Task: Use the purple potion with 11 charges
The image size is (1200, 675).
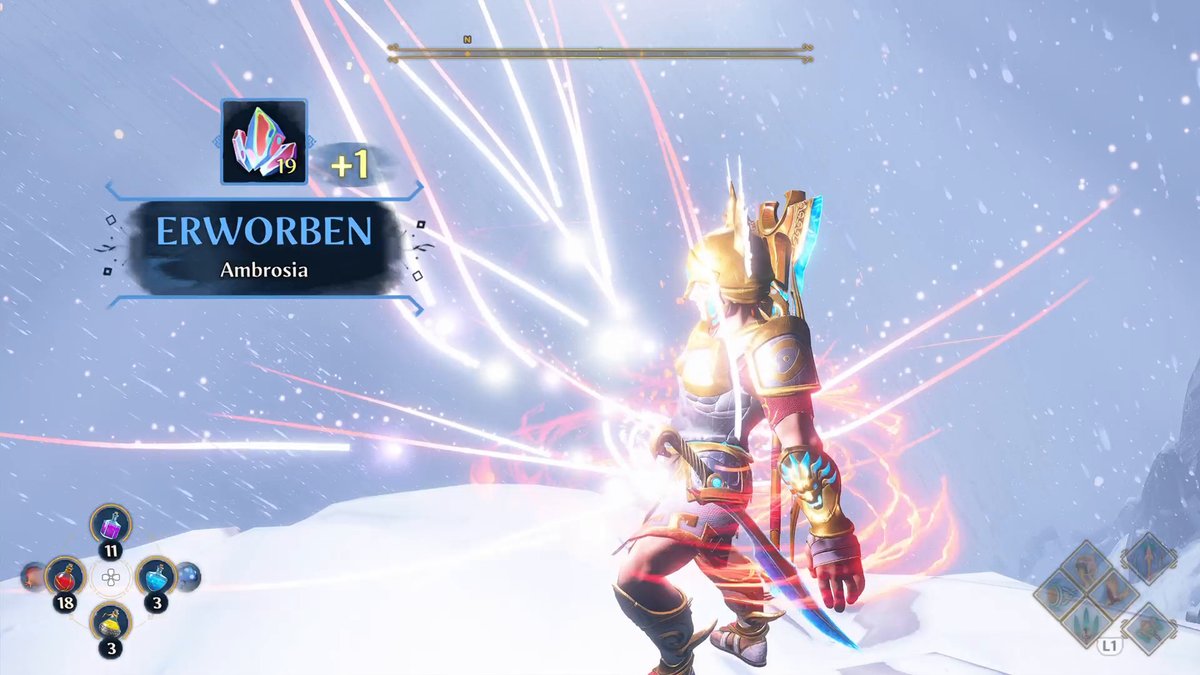Action: (x=109, y=524)
